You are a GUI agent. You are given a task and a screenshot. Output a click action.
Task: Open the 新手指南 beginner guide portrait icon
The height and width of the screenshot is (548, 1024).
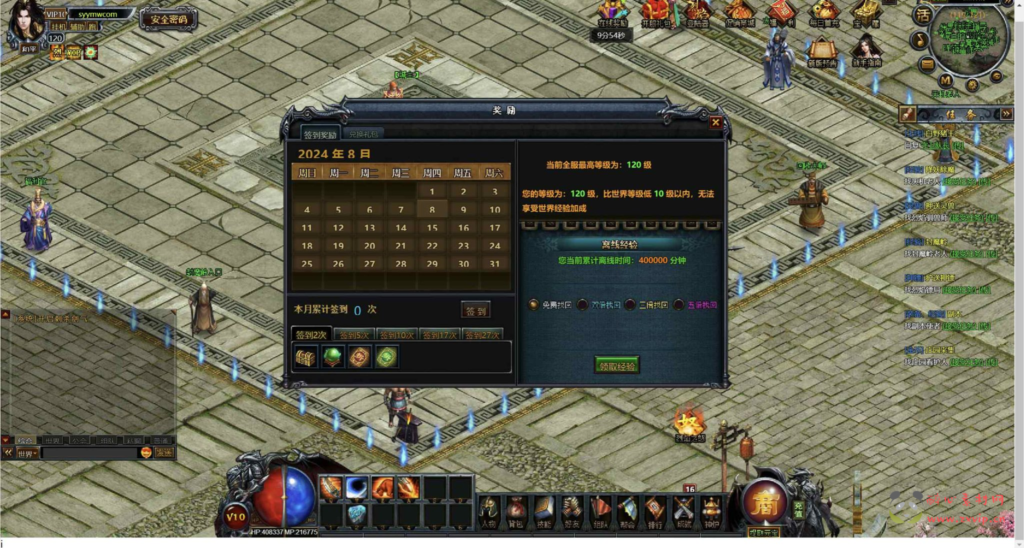point(866,48)
